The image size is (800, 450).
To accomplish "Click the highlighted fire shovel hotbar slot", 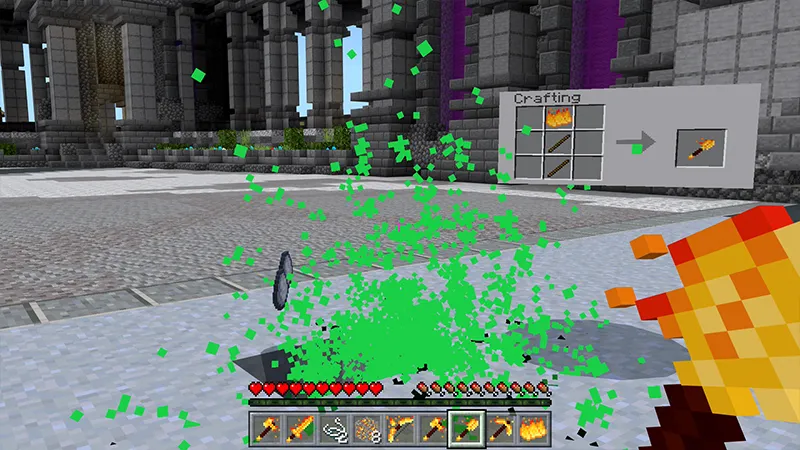I will coord(466,428).
